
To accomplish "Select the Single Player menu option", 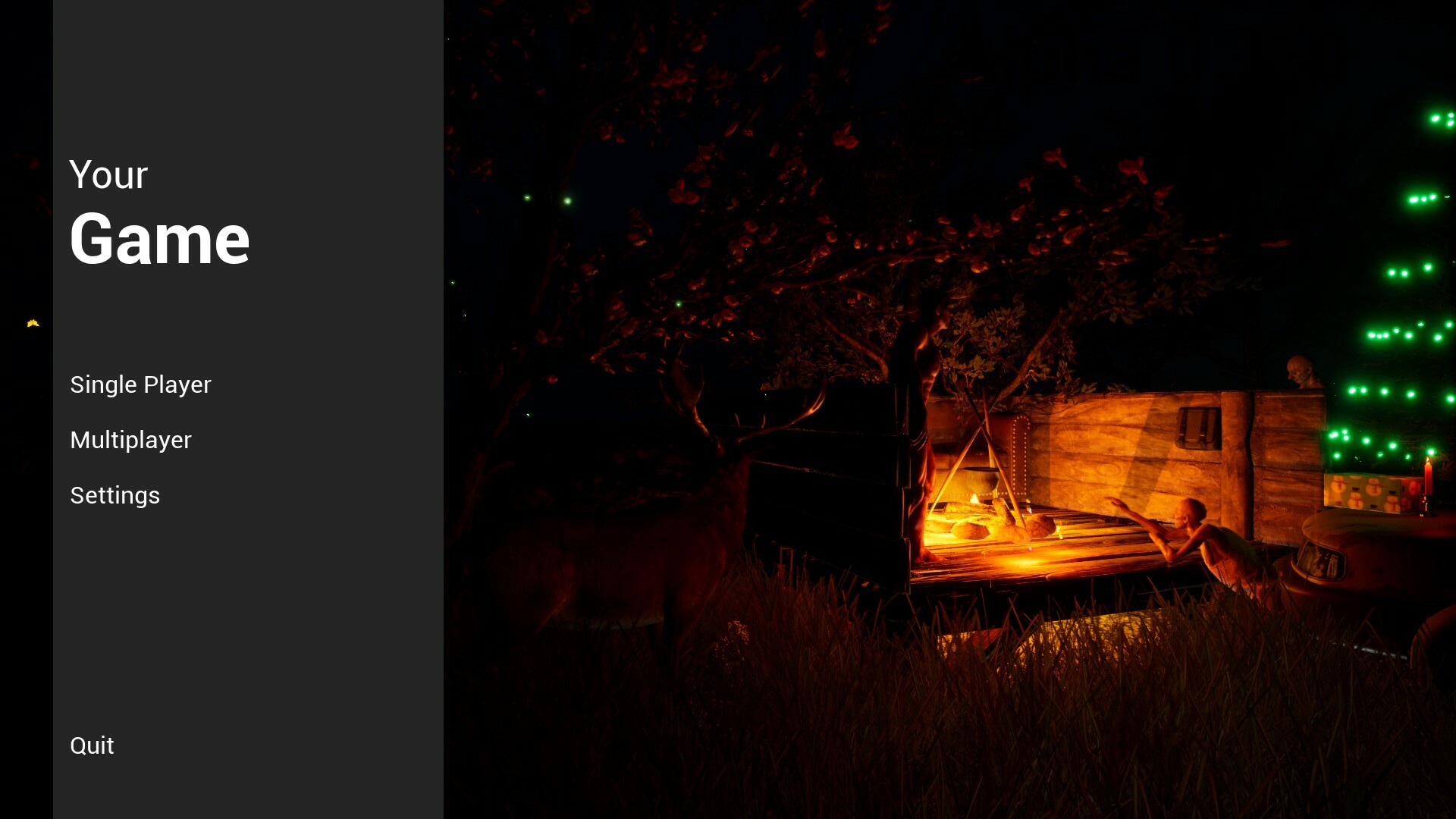I will (140, 384).
